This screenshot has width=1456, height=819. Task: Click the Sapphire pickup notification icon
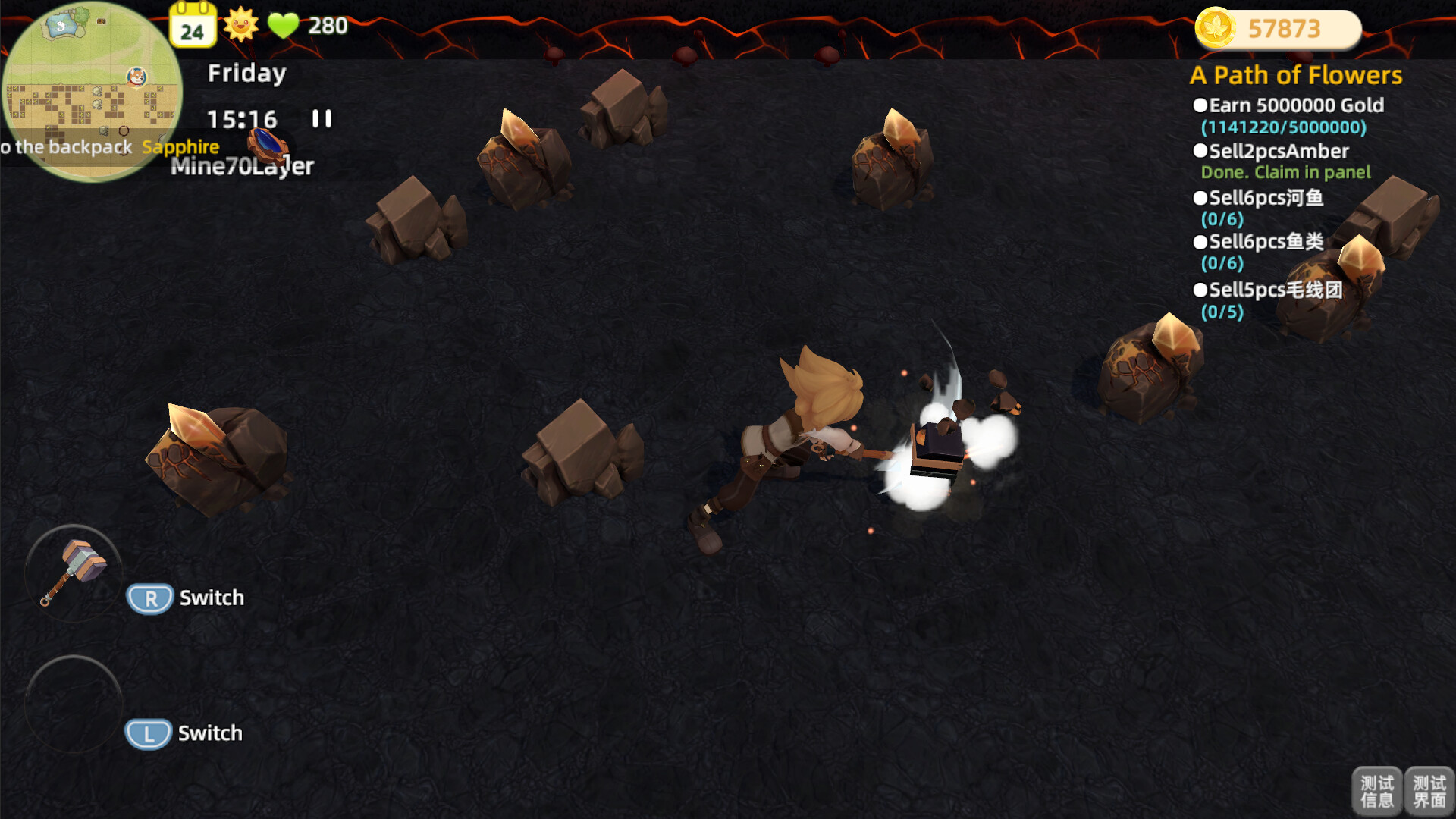[x=267, y=144]
